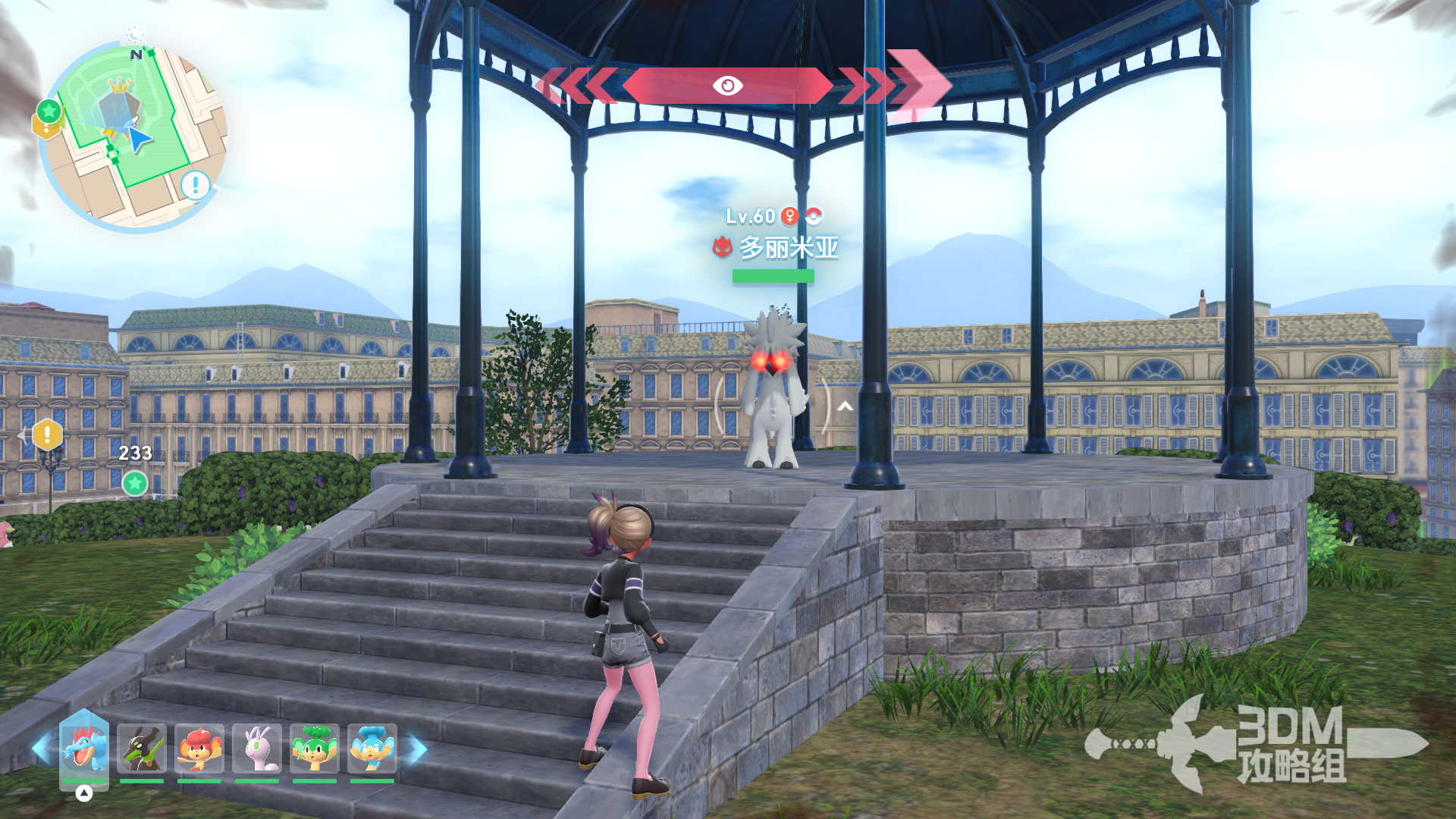Select Feraligatr in the party bar
The height and width of the screenshot is (819, 1456).
pyautogui.click(x=83, y=748)
